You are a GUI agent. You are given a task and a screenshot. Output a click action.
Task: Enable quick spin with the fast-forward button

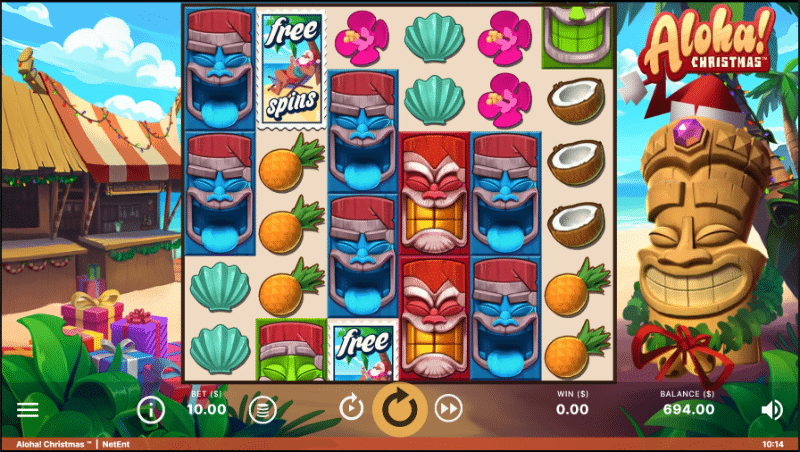(449, 408)
